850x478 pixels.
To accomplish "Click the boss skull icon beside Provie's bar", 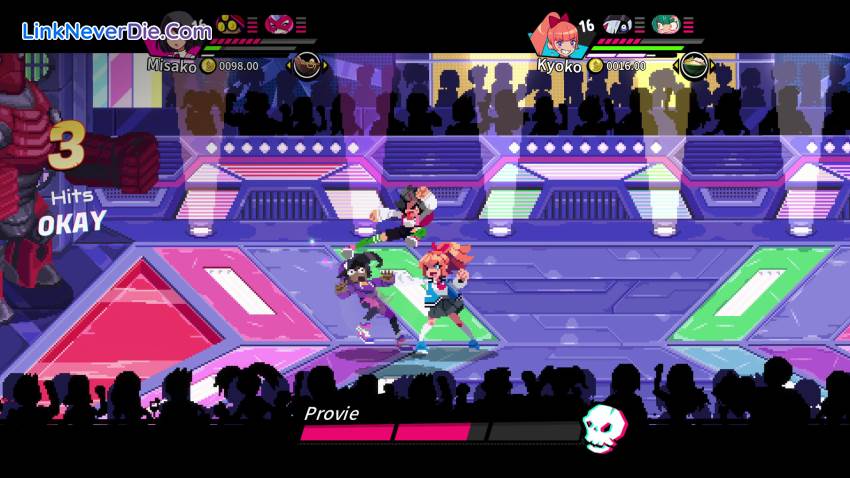I will (604, 427).
